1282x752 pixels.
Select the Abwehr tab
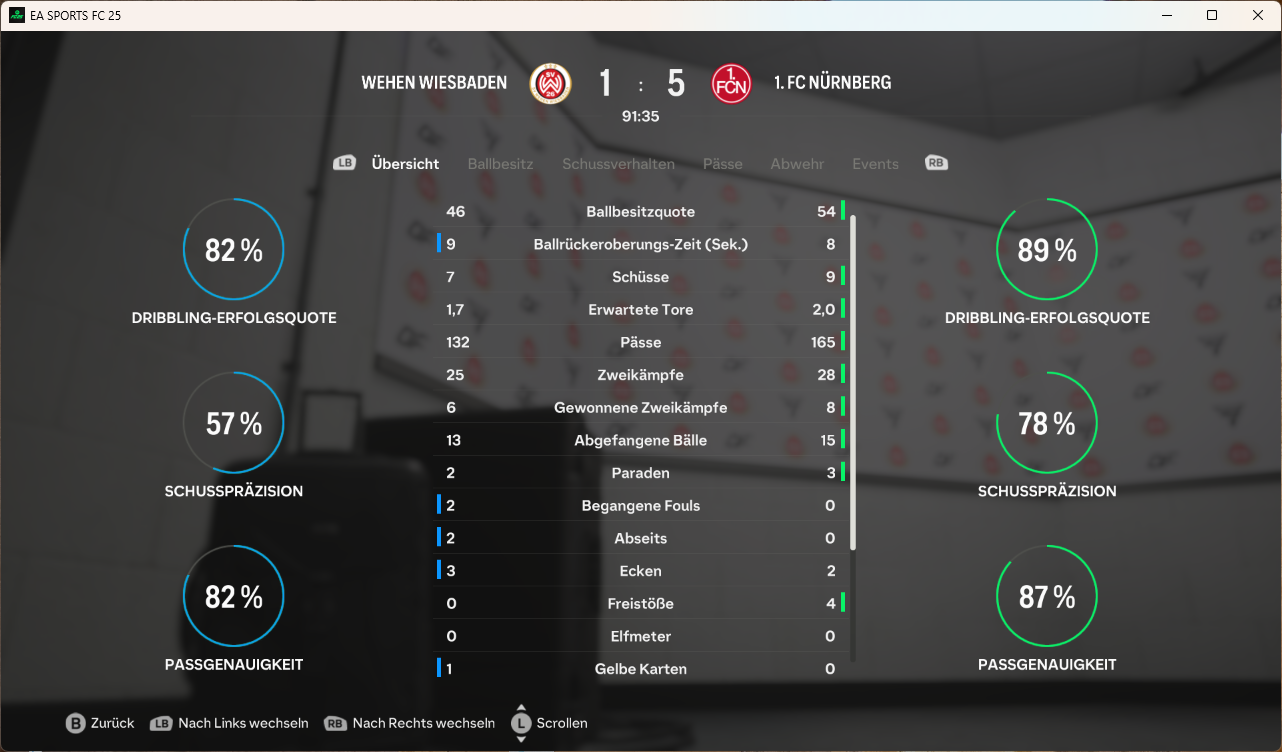pos(797,164)
